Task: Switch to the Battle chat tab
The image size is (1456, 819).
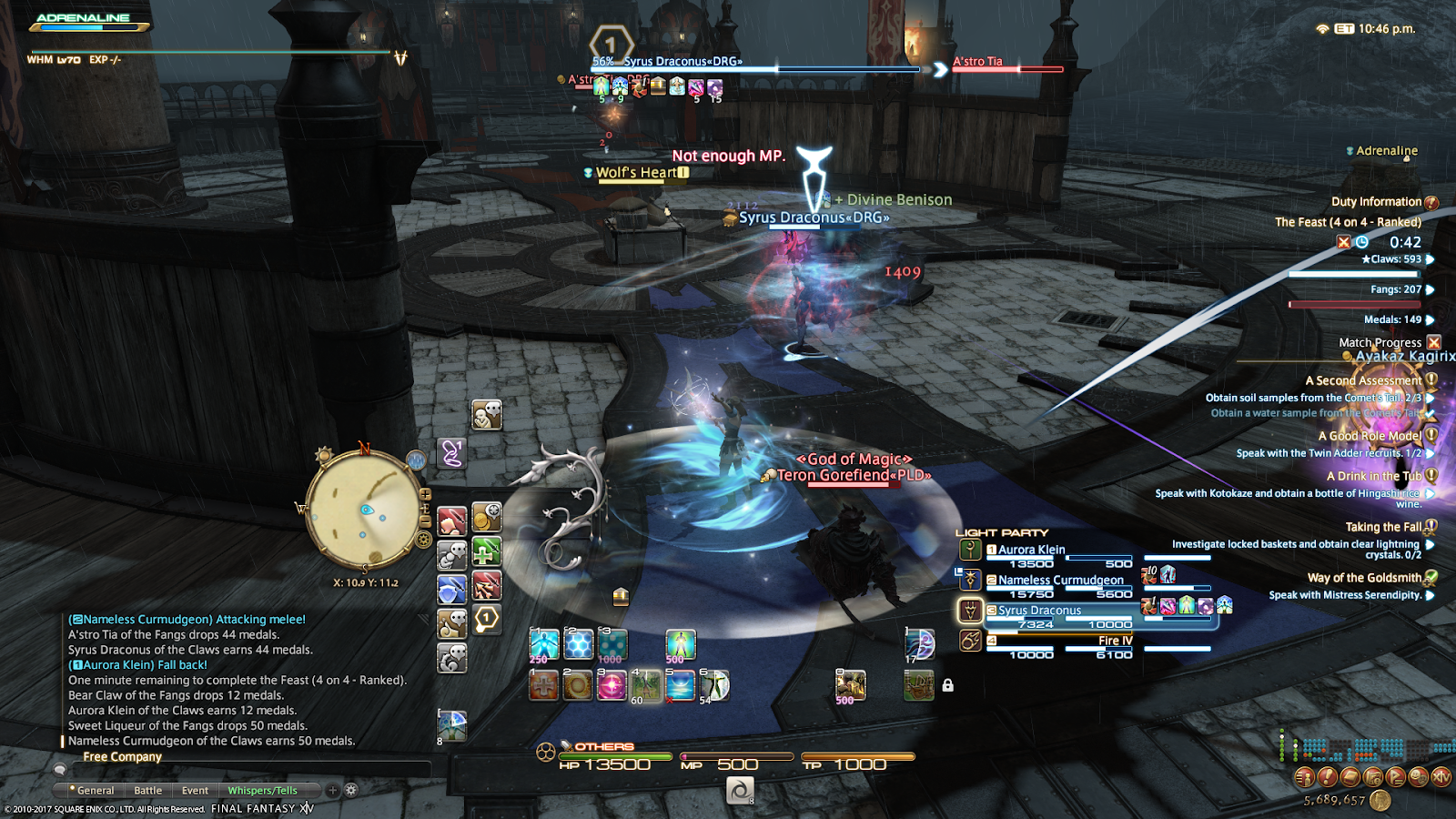Action: (x=147, y=791)
